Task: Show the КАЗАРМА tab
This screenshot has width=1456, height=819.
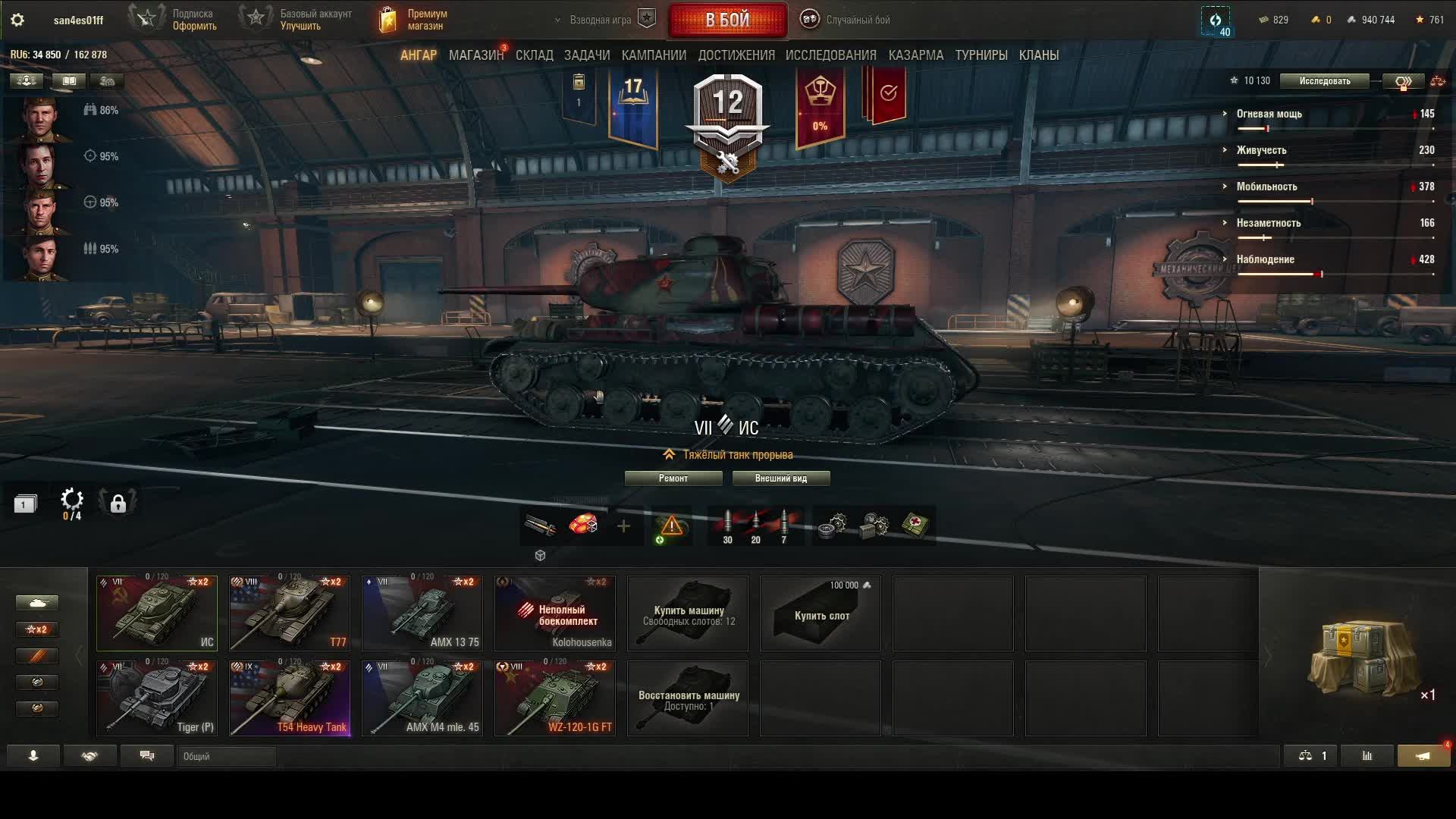Action: coord(915,55)
